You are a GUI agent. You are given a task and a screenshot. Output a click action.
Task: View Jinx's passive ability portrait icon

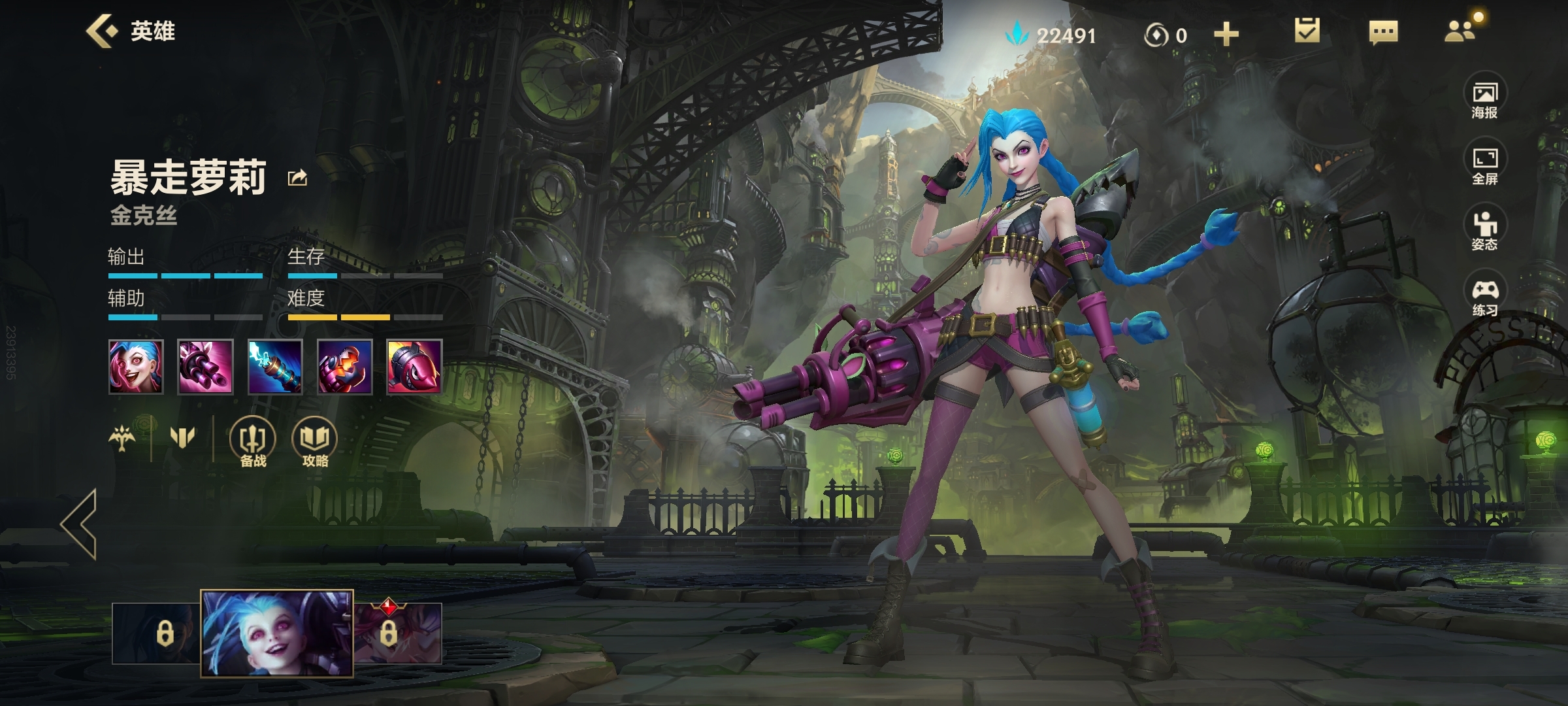coord(136,367)
